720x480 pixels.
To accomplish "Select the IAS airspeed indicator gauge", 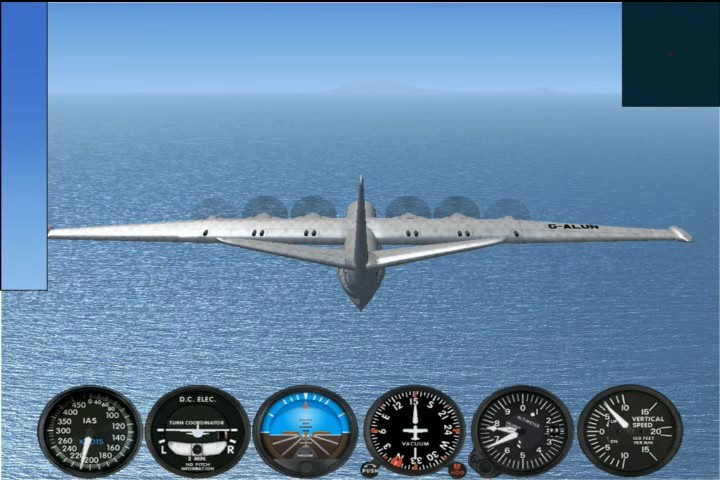I will point(90,431).
